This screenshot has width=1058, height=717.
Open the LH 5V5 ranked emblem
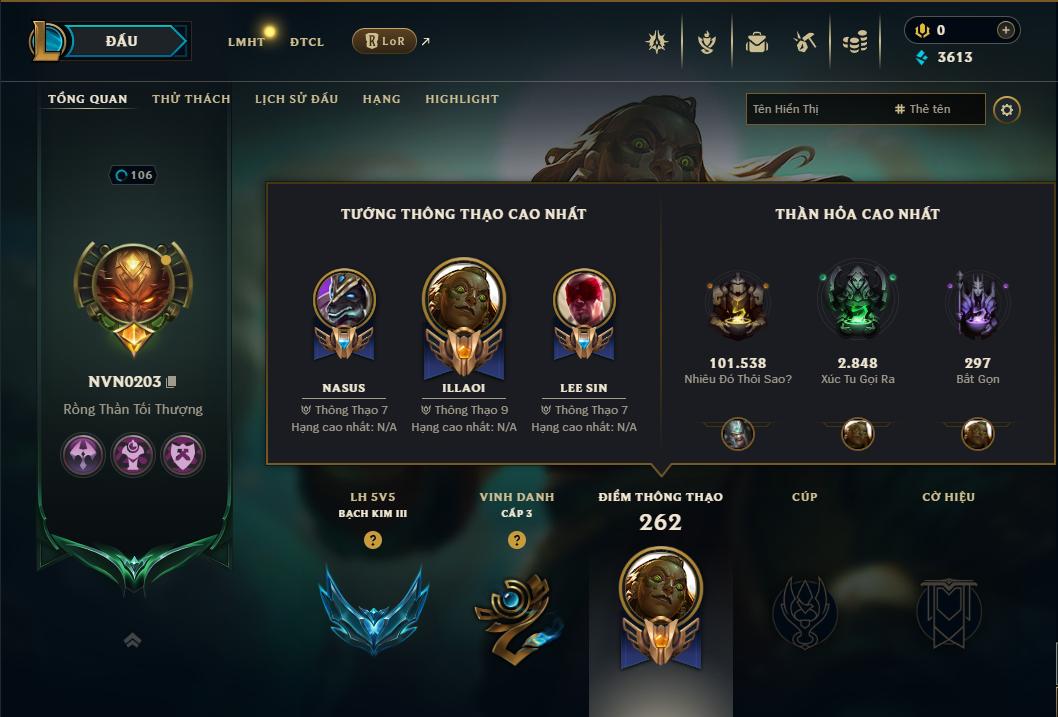[373, 608]
